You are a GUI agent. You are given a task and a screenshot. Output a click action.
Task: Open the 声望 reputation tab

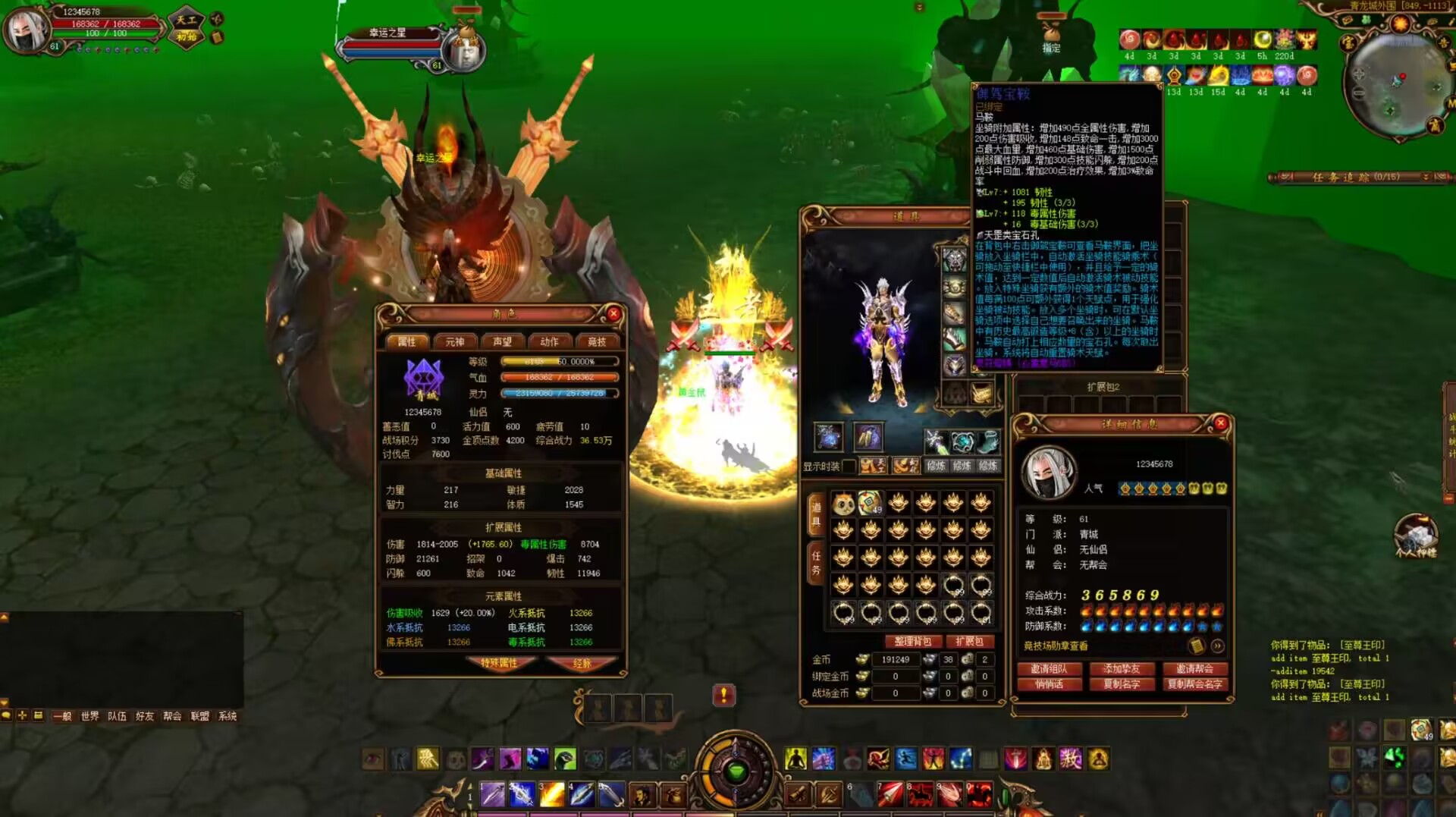[502, 342]
